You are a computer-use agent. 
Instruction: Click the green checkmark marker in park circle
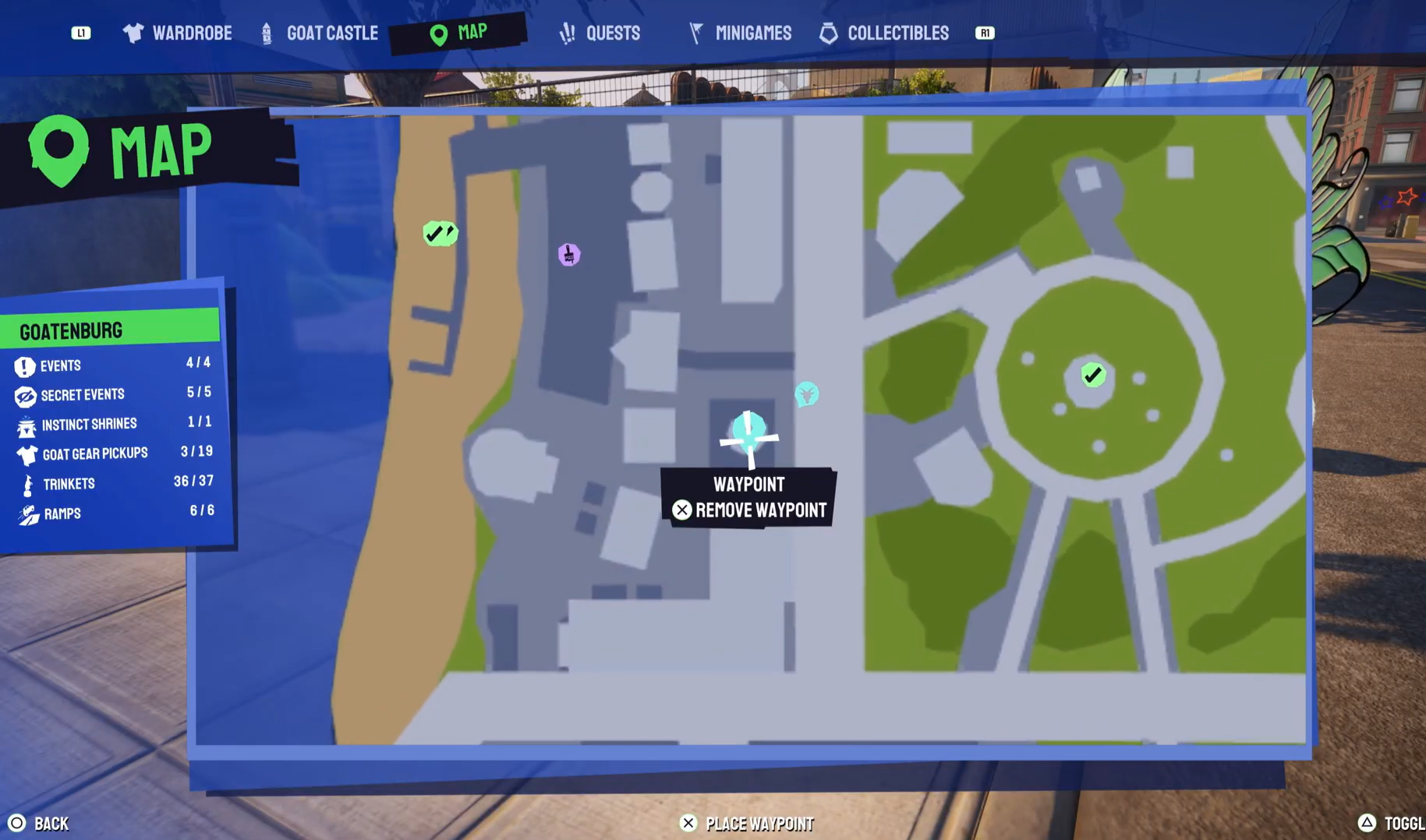[1092, 374]
